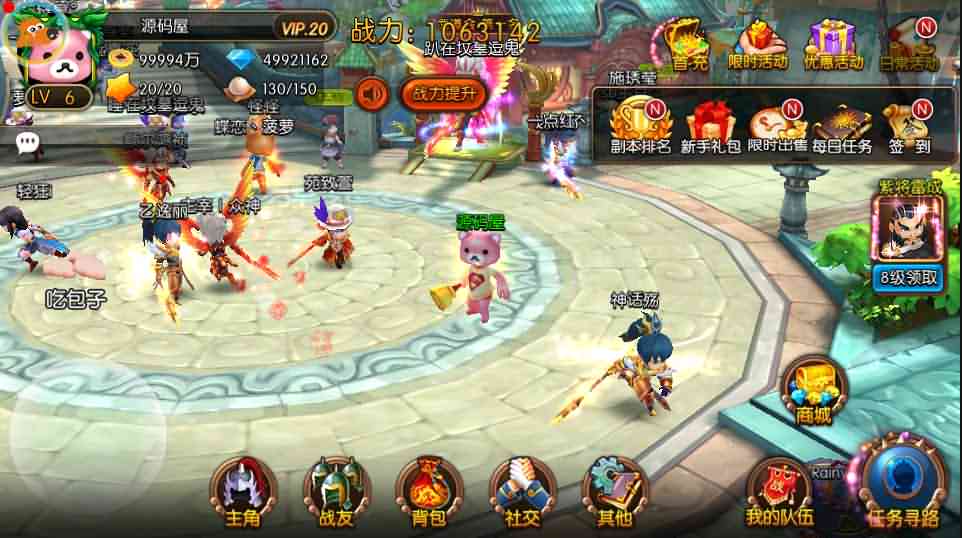Open the 主角 hero menu
Image resolution: width=962 pixels, height=538 pixels.
(x=243, y=492)
